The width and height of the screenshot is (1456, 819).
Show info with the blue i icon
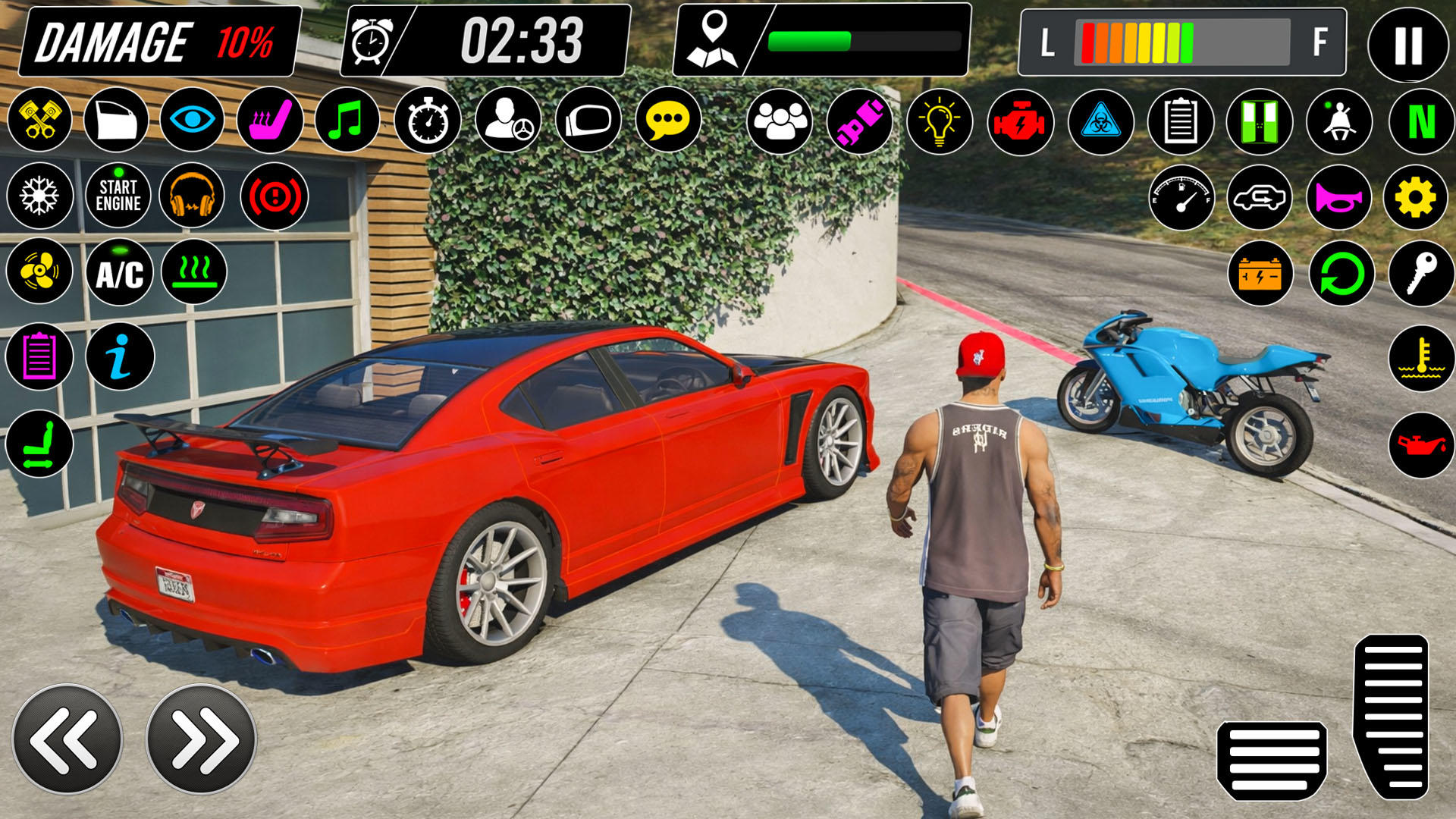(120, 356)
